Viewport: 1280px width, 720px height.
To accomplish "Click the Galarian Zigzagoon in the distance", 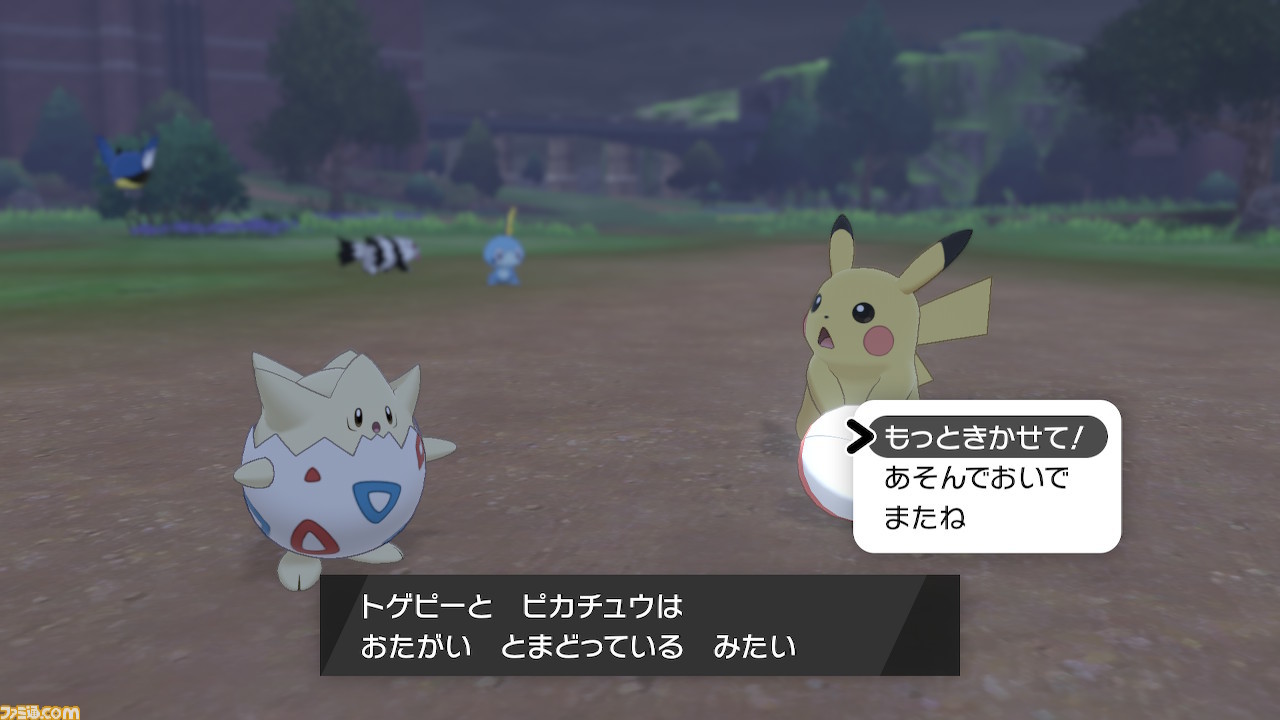I will coord(377,250).
